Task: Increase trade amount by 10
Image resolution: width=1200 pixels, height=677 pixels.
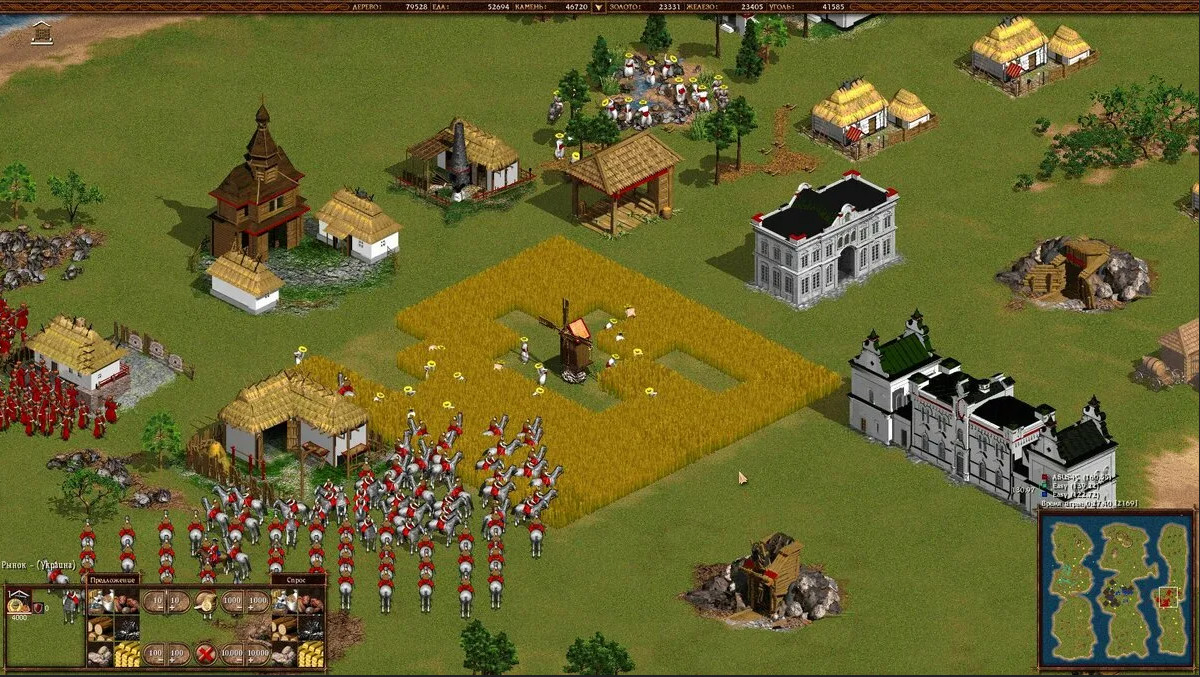Action: pos(179,602)
